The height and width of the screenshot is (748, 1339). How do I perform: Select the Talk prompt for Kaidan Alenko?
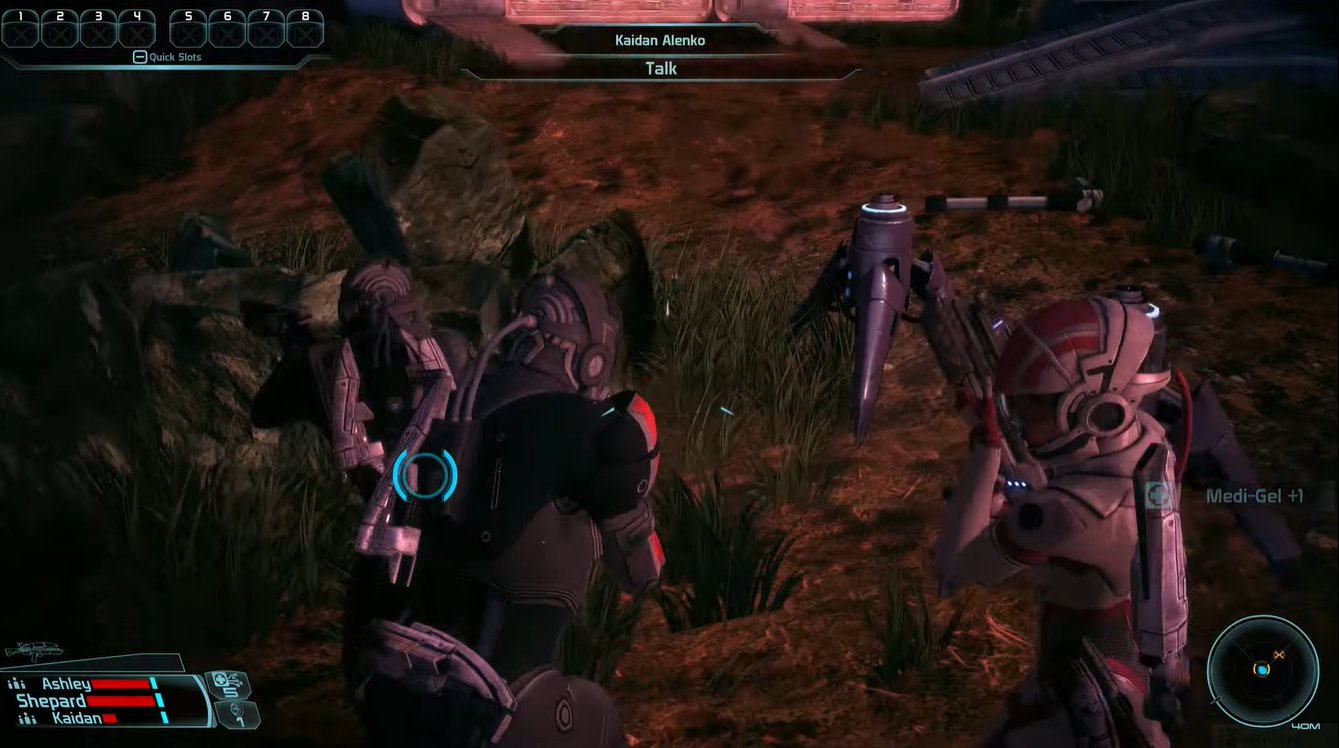point(661,69)
